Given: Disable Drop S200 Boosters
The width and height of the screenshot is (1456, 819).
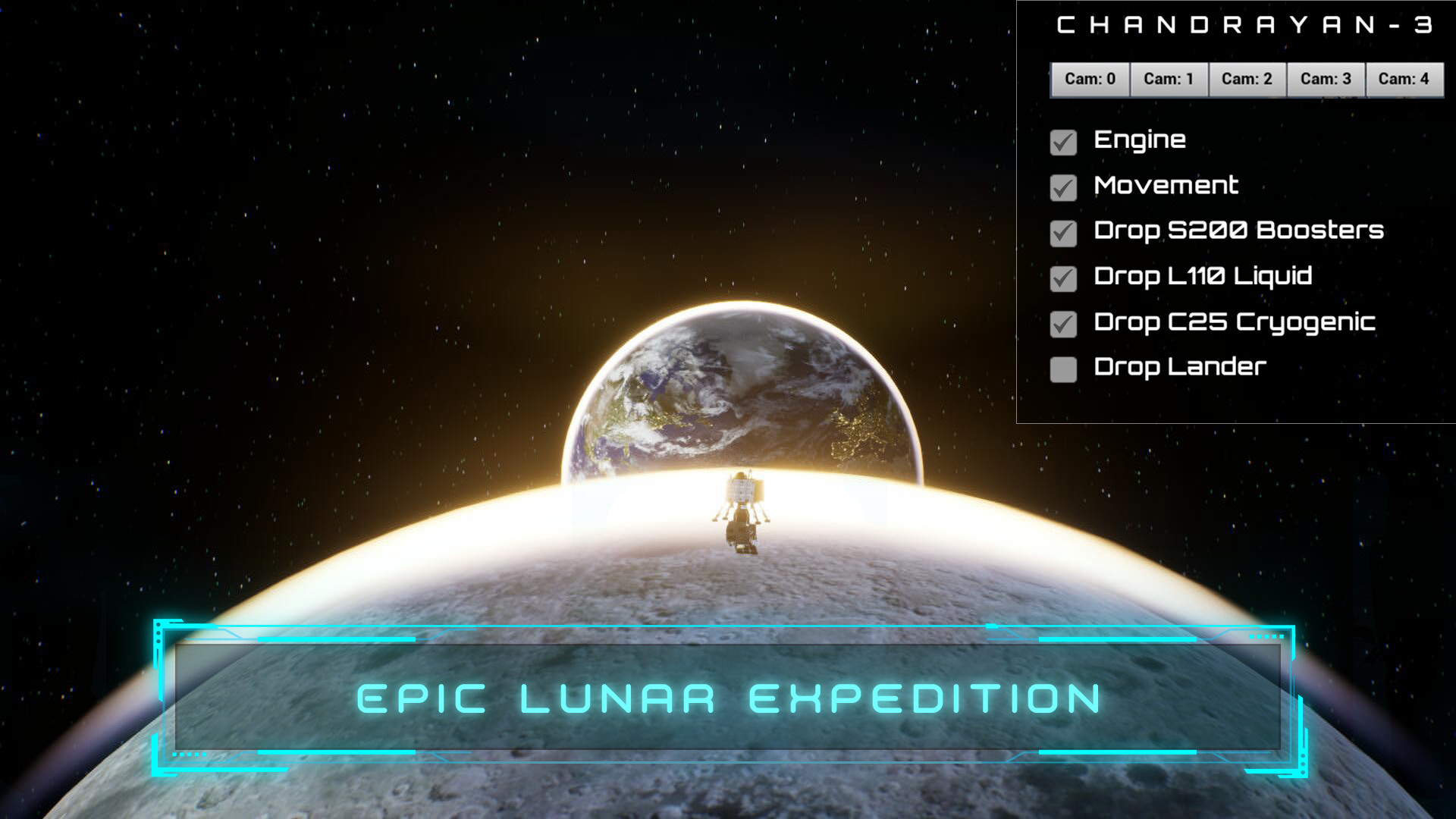Looking at the screenshot, I should [x=1063, y=232].
